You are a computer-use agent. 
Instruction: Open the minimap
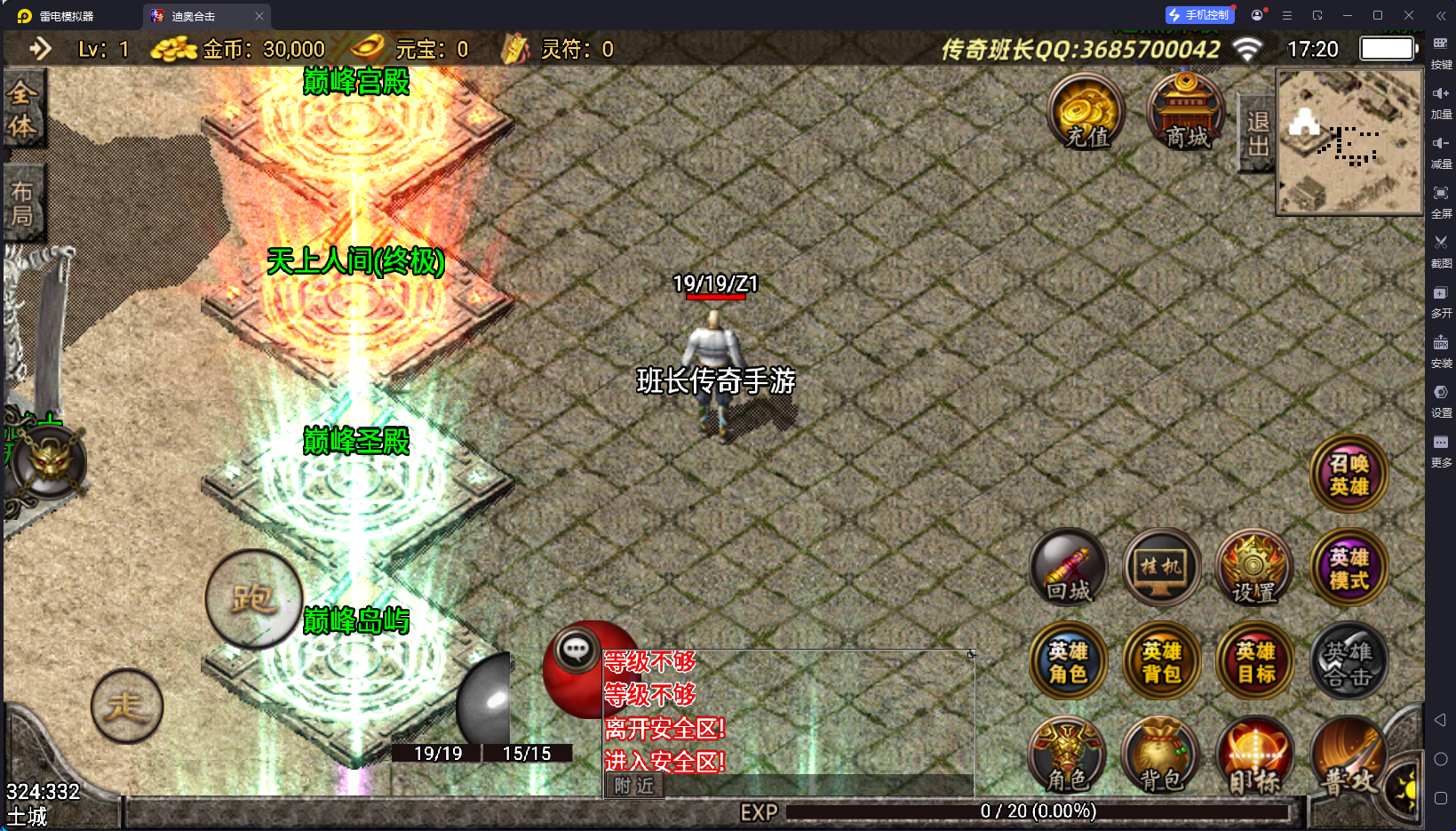pos(1349,142)
